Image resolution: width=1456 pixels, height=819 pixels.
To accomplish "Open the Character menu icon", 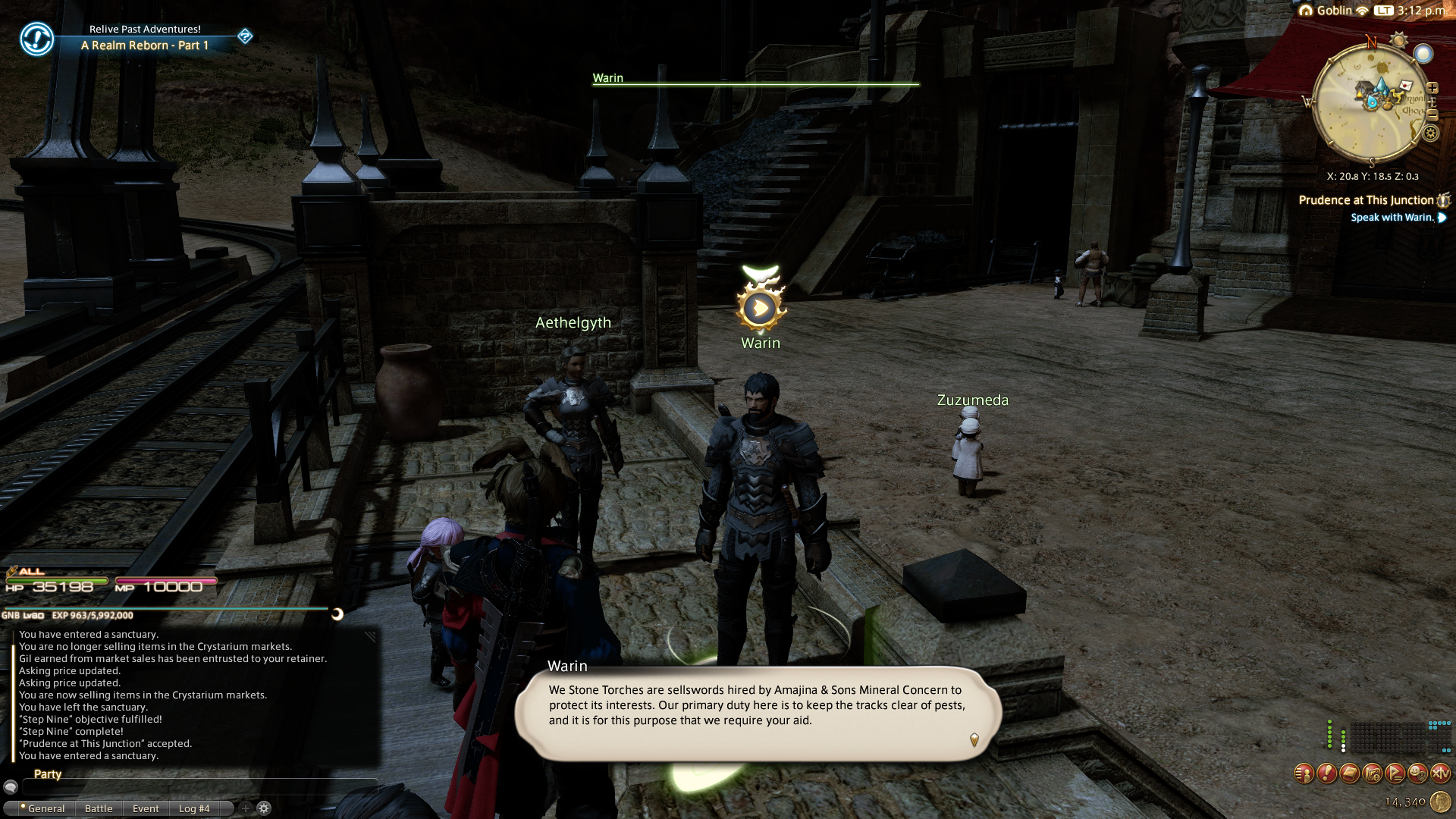I will [x=1304, y=773].
